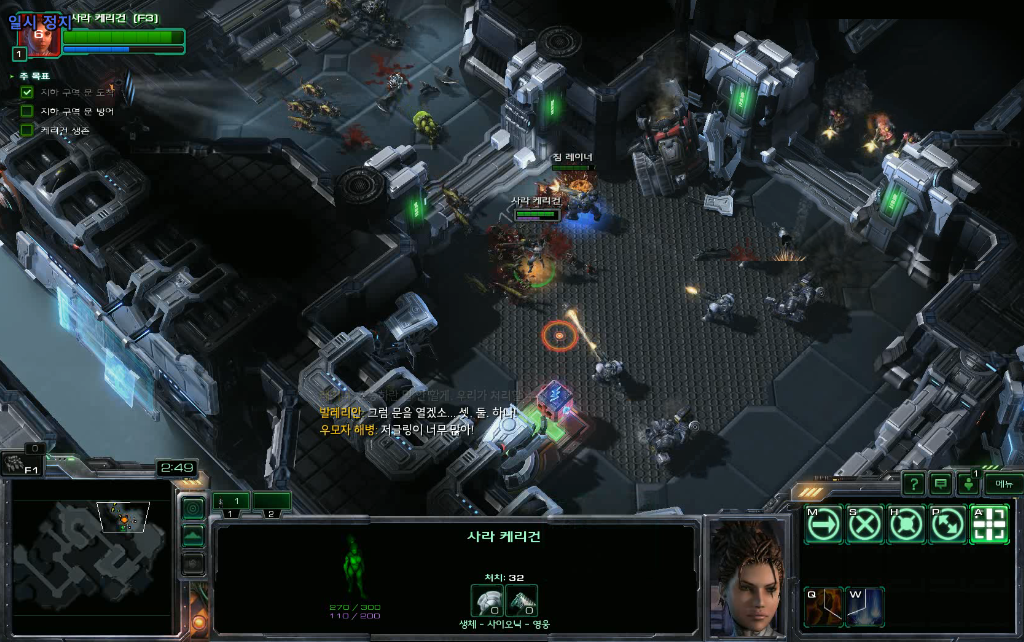This screenshot has width=1024, height=642.
Task: Open the 메뉴 game menu
Action: 1003,484
